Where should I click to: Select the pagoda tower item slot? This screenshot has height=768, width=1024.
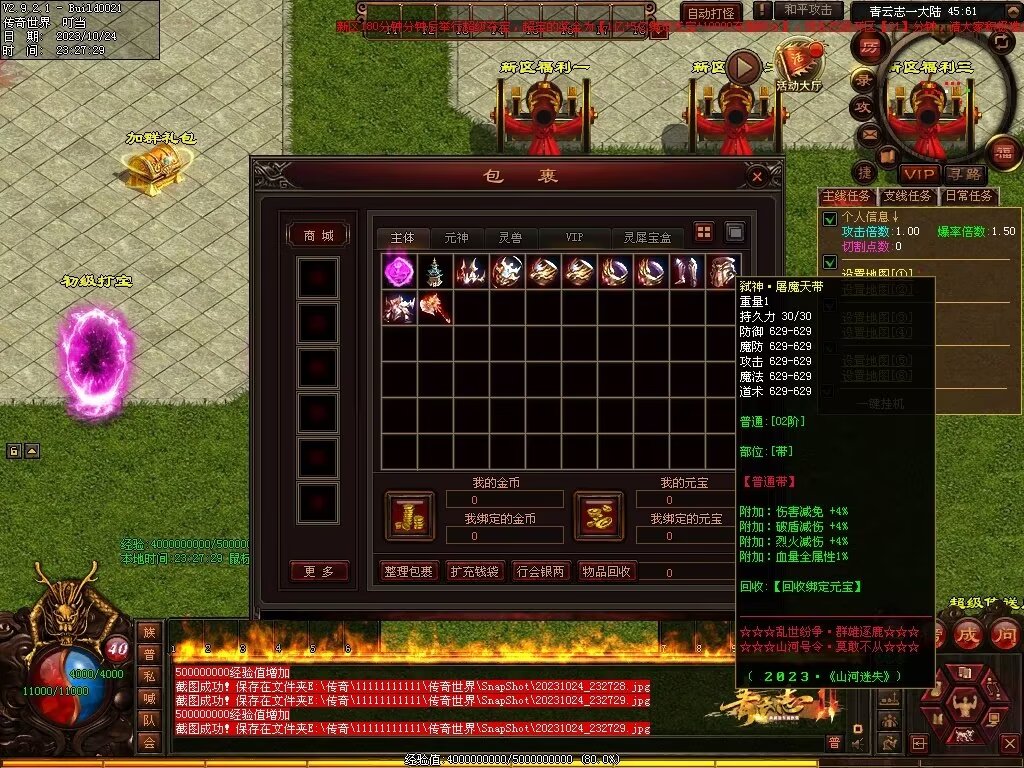click(436, 271)
